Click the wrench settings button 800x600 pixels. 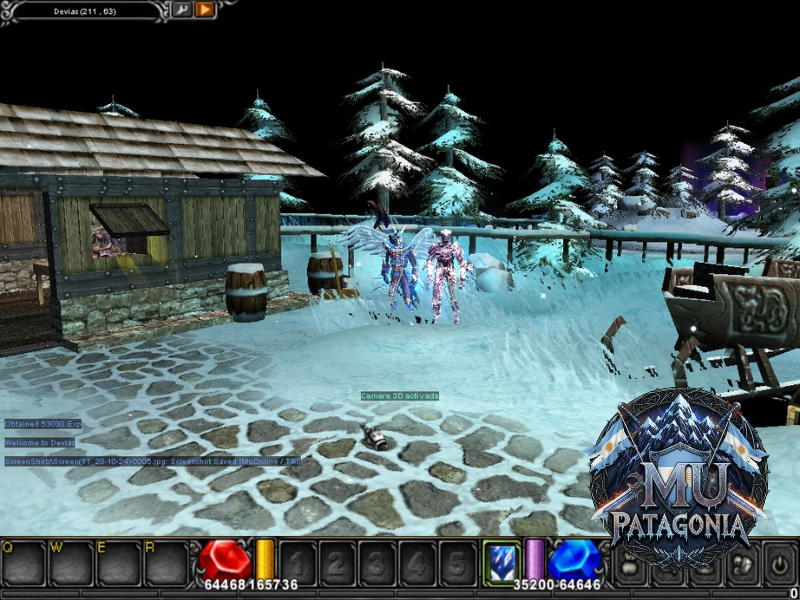(182, 10)
